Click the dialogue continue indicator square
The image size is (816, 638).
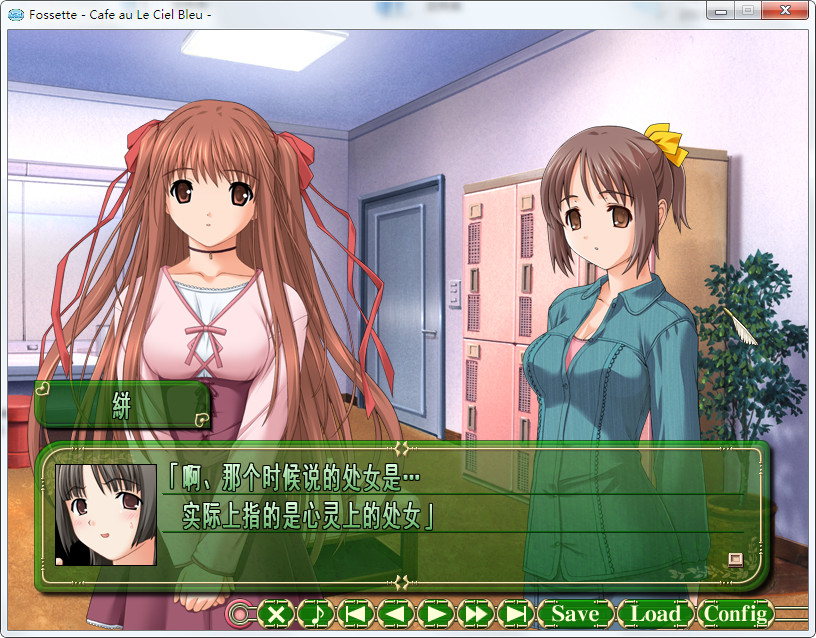(x=736, y=559)
